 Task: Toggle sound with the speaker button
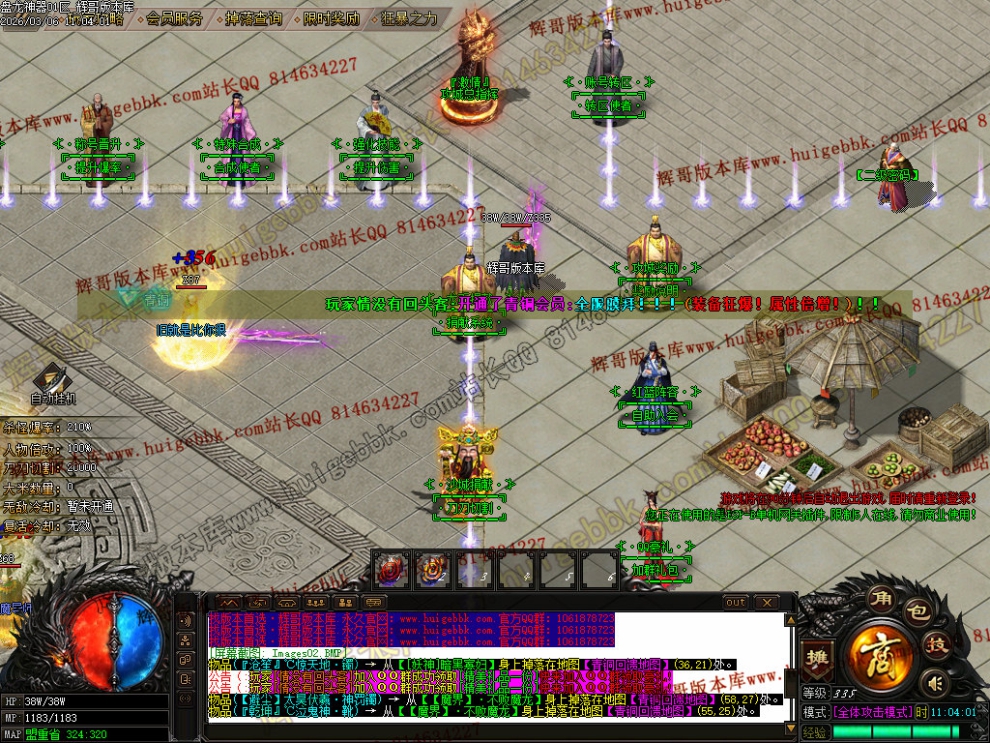[936, 683]
